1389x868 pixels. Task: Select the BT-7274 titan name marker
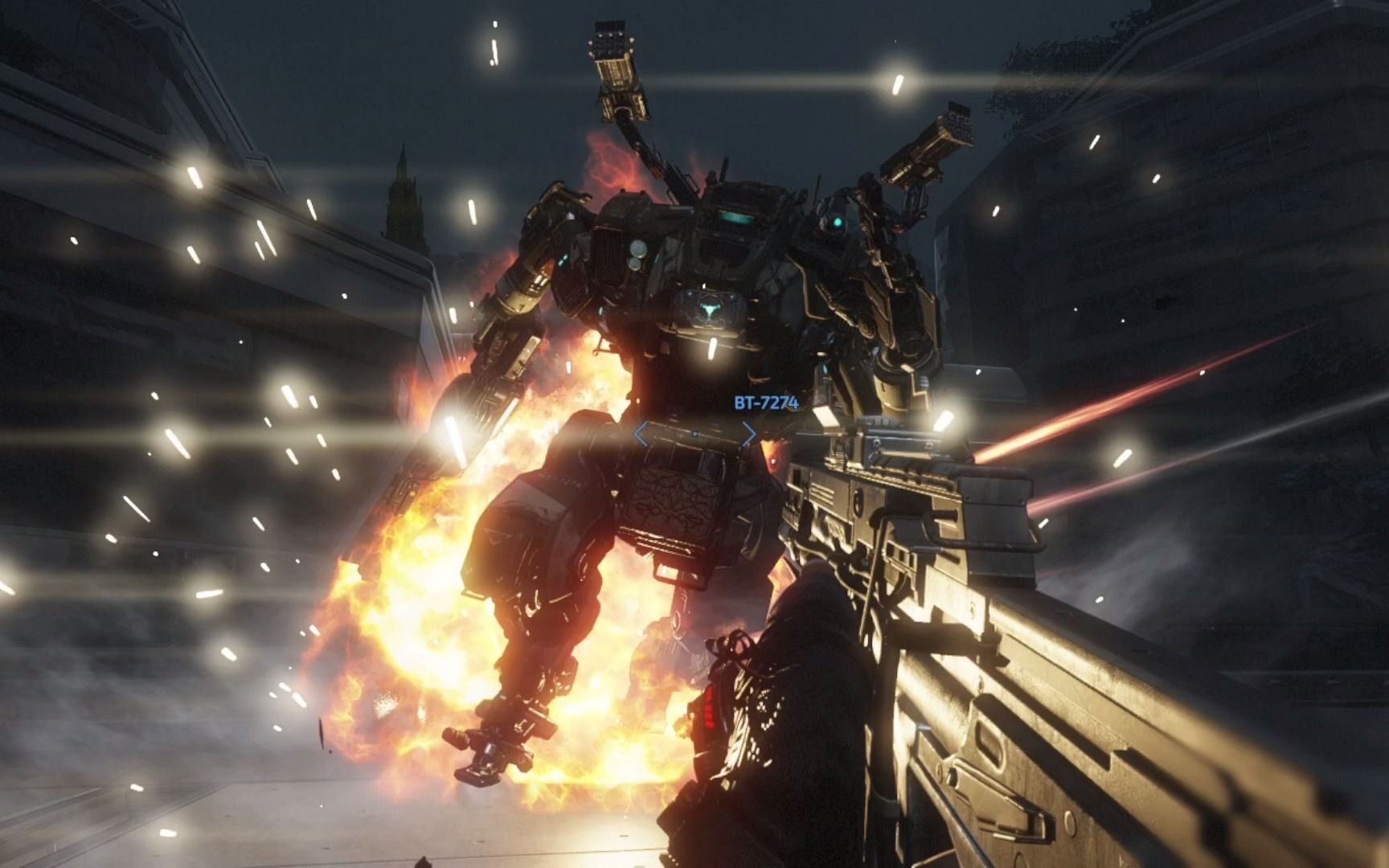pyautogui.click(x=765, y=403)
